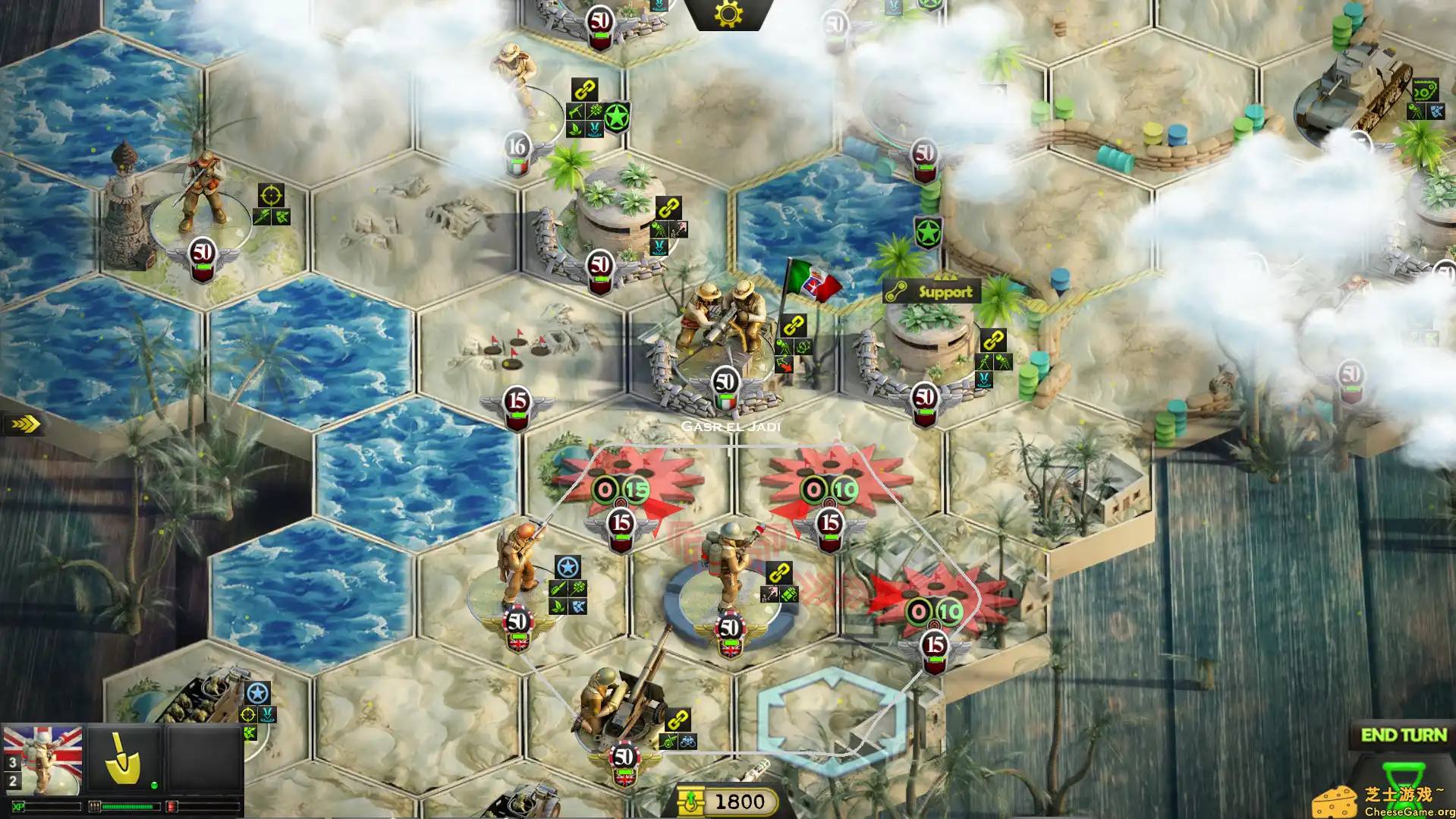Click the crosshair targeting icon near the lookout tower

pos(271,195)
